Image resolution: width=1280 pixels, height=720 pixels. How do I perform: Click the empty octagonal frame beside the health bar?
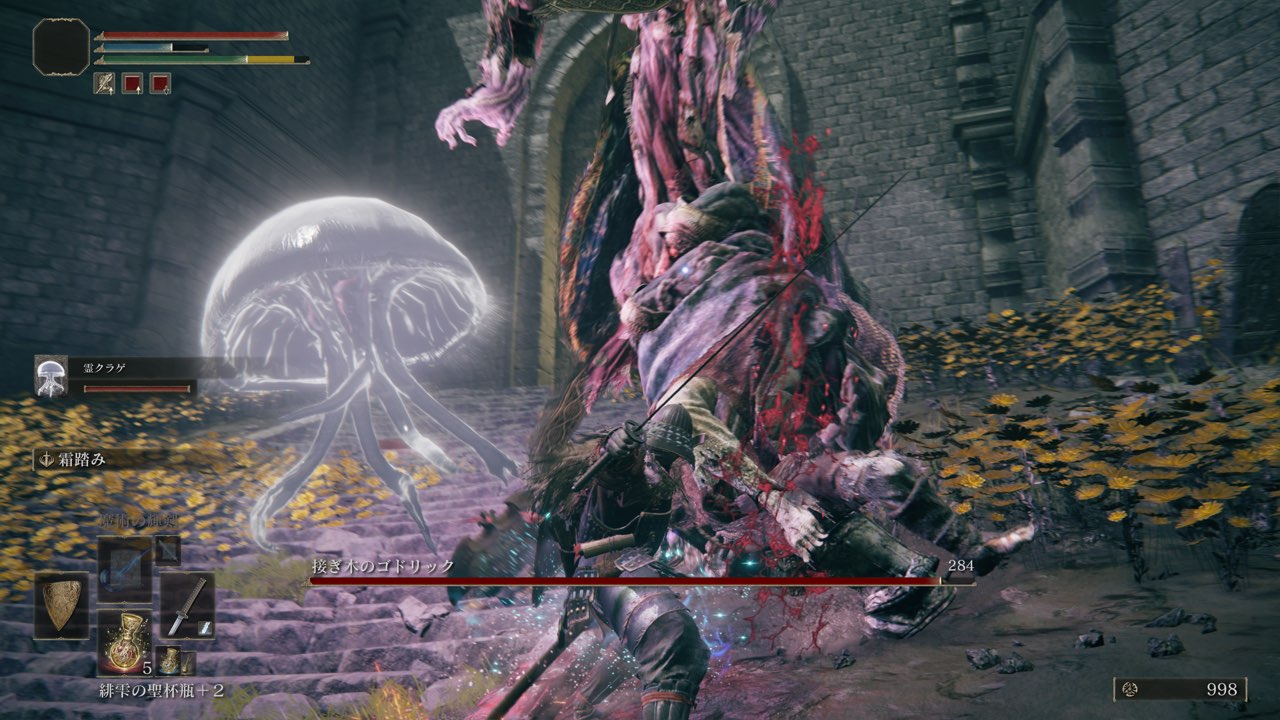(62, 46)
